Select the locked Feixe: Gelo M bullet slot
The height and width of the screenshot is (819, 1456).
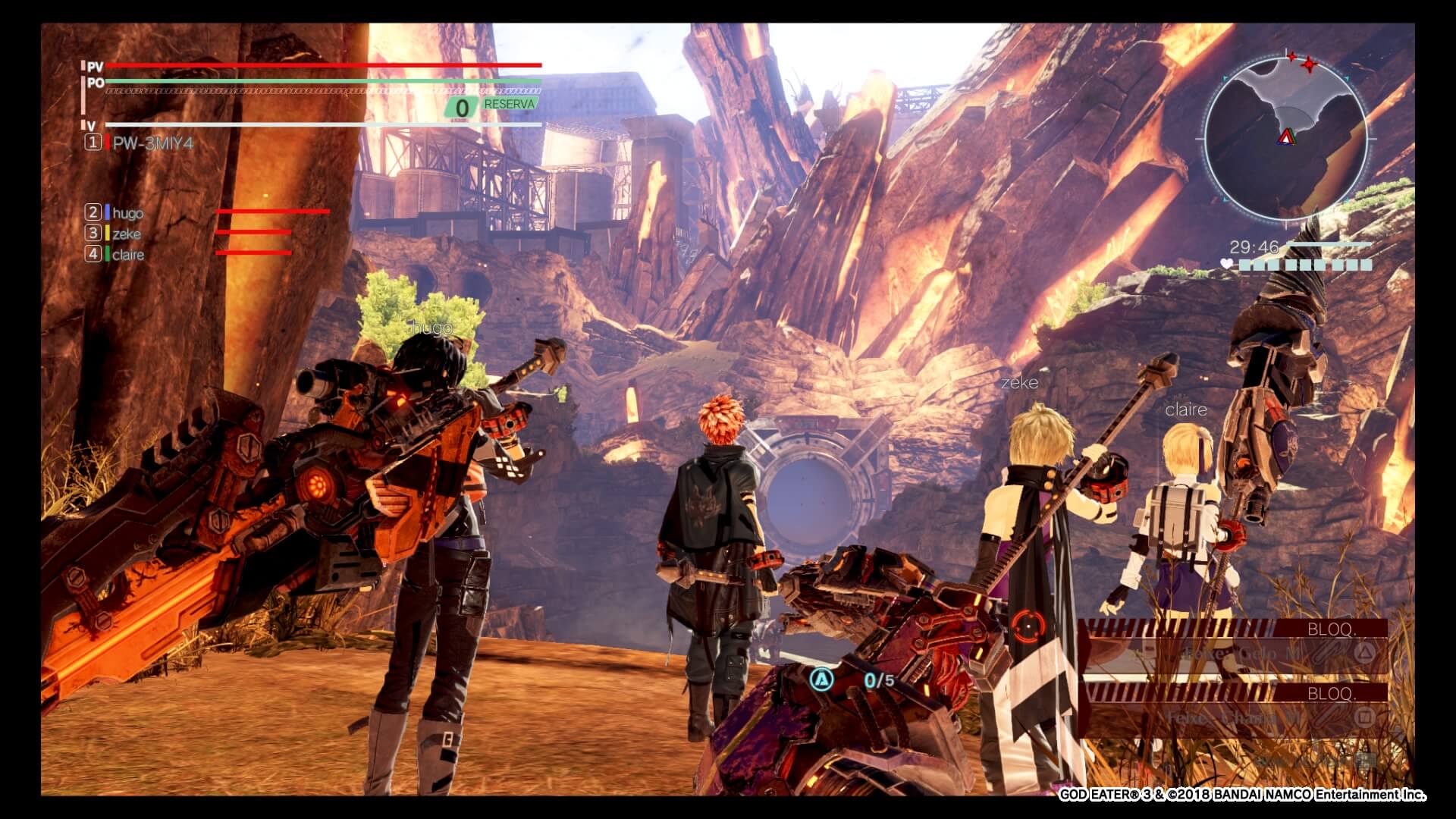pyautogui.click(x=1235, y=654)
